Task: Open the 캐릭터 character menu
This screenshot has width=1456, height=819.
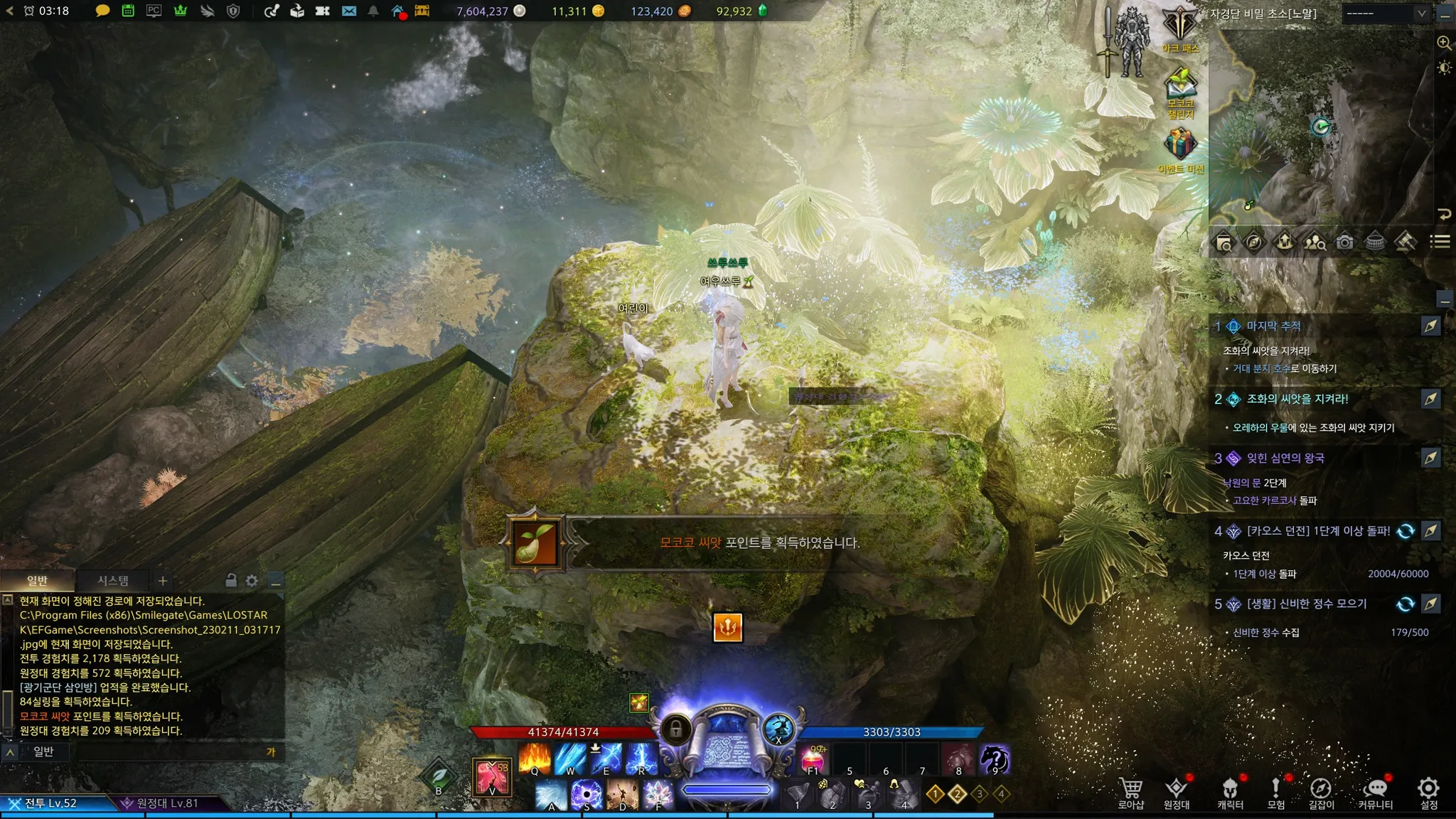Action: [x=1230, y=792]
